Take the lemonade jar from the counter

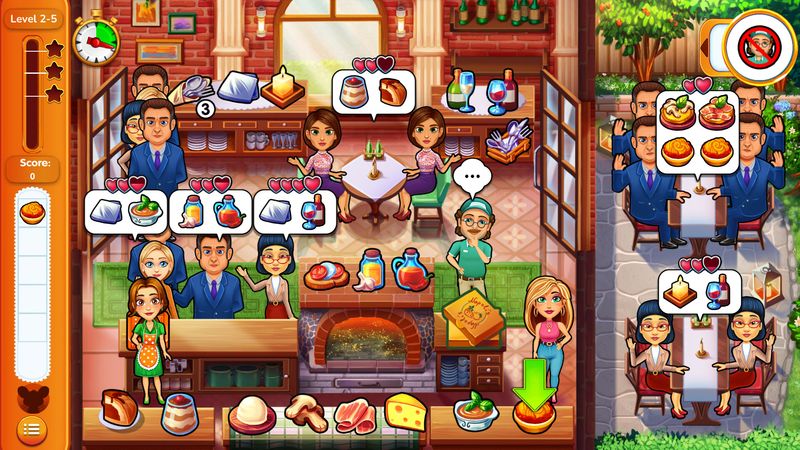click(x=371, y=268)
